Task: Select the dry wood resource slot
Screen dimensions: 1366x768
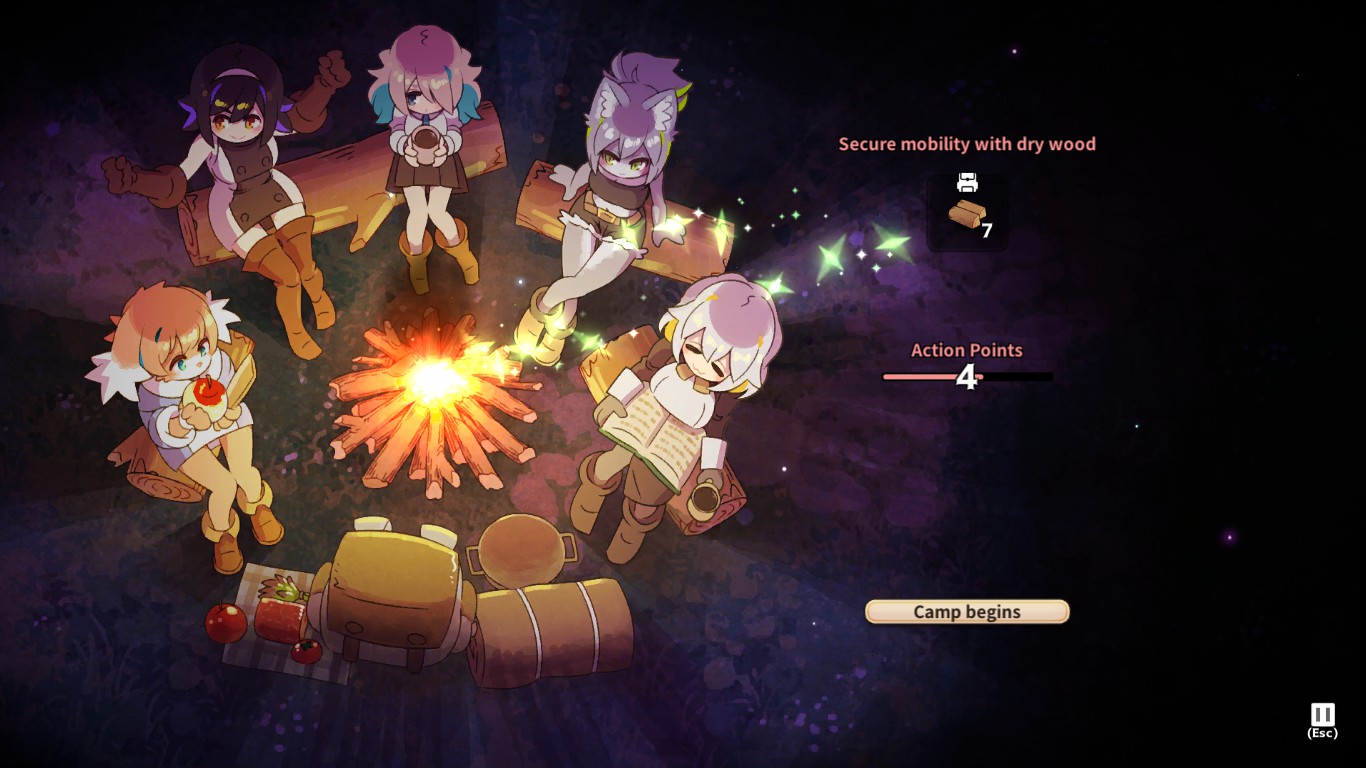Action: [x=967, y=212]
